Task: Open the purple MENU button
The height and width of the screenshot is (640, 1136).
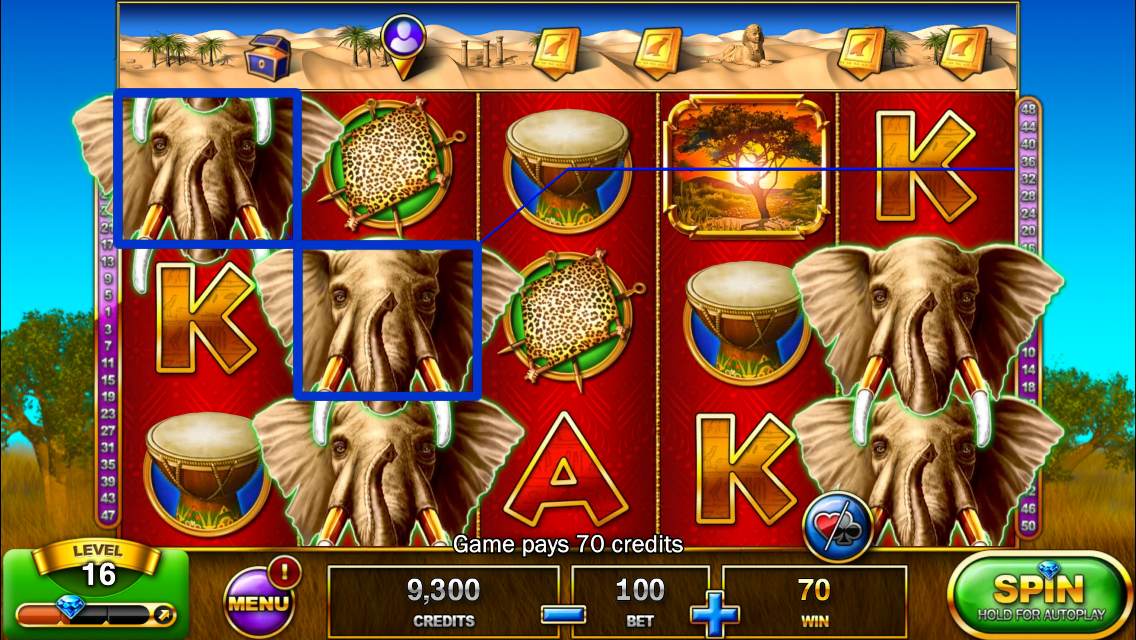Action: coord(258,602)
